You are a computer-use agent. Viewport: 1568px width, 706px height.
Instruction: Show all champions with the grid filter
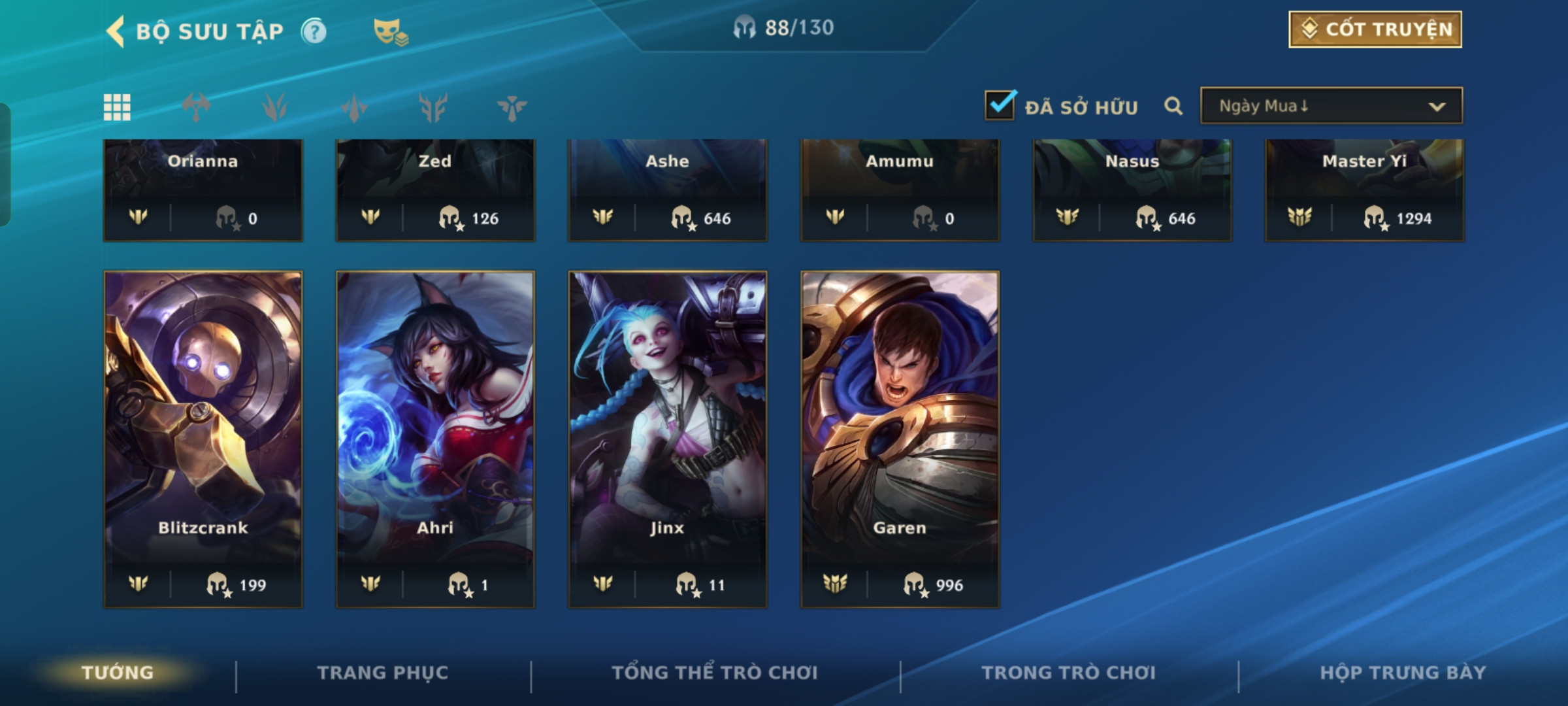pos(117,107)
